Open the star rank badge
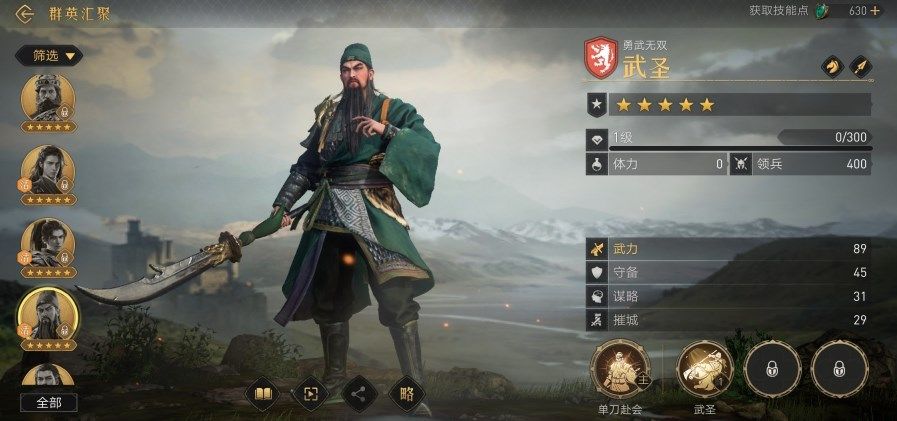The width and height of the screenshot is (897, 421). tap(597, 104)
